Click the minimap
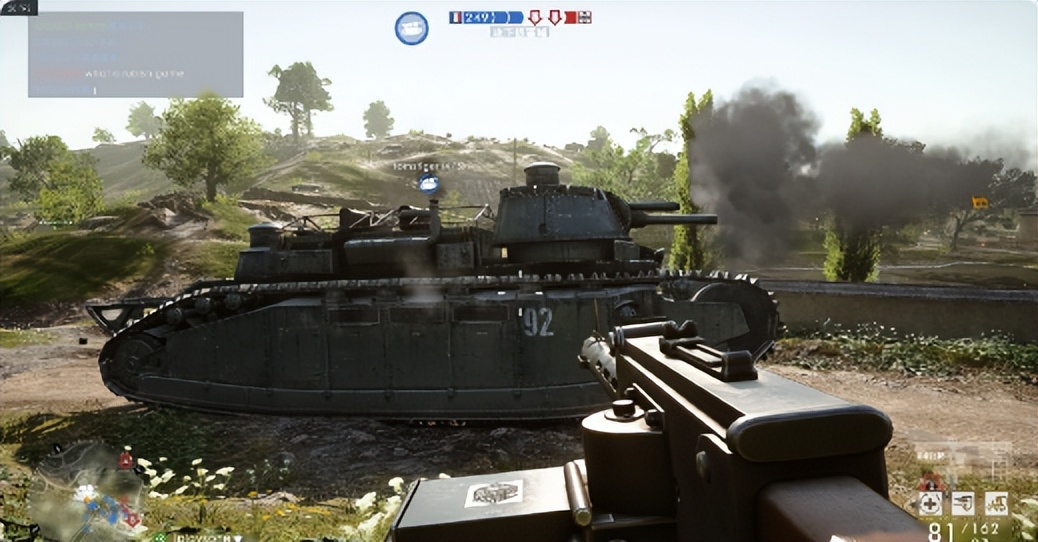This screenshot has width=1038, height=542. pyautogui.click(x=88, y=492)
